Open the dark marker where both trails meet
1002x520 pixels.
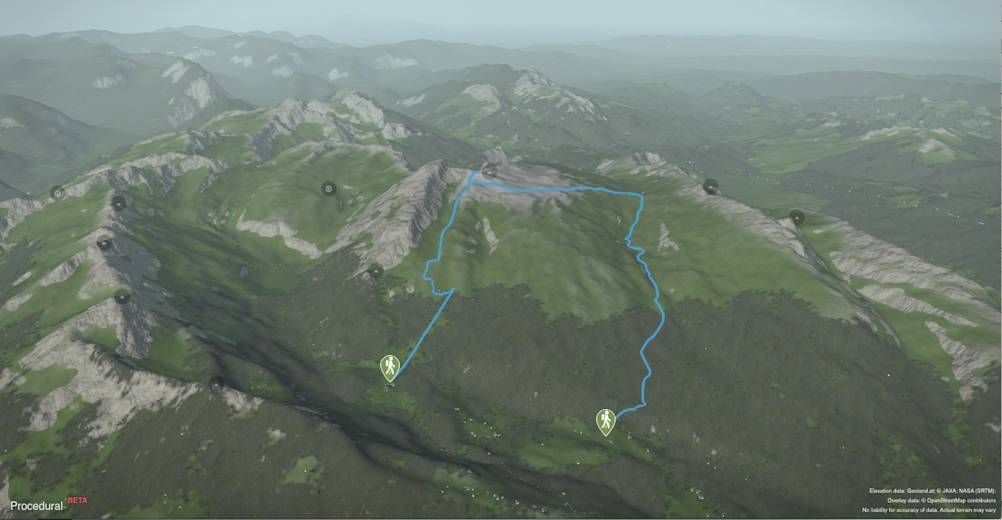[x=489, y=172]
